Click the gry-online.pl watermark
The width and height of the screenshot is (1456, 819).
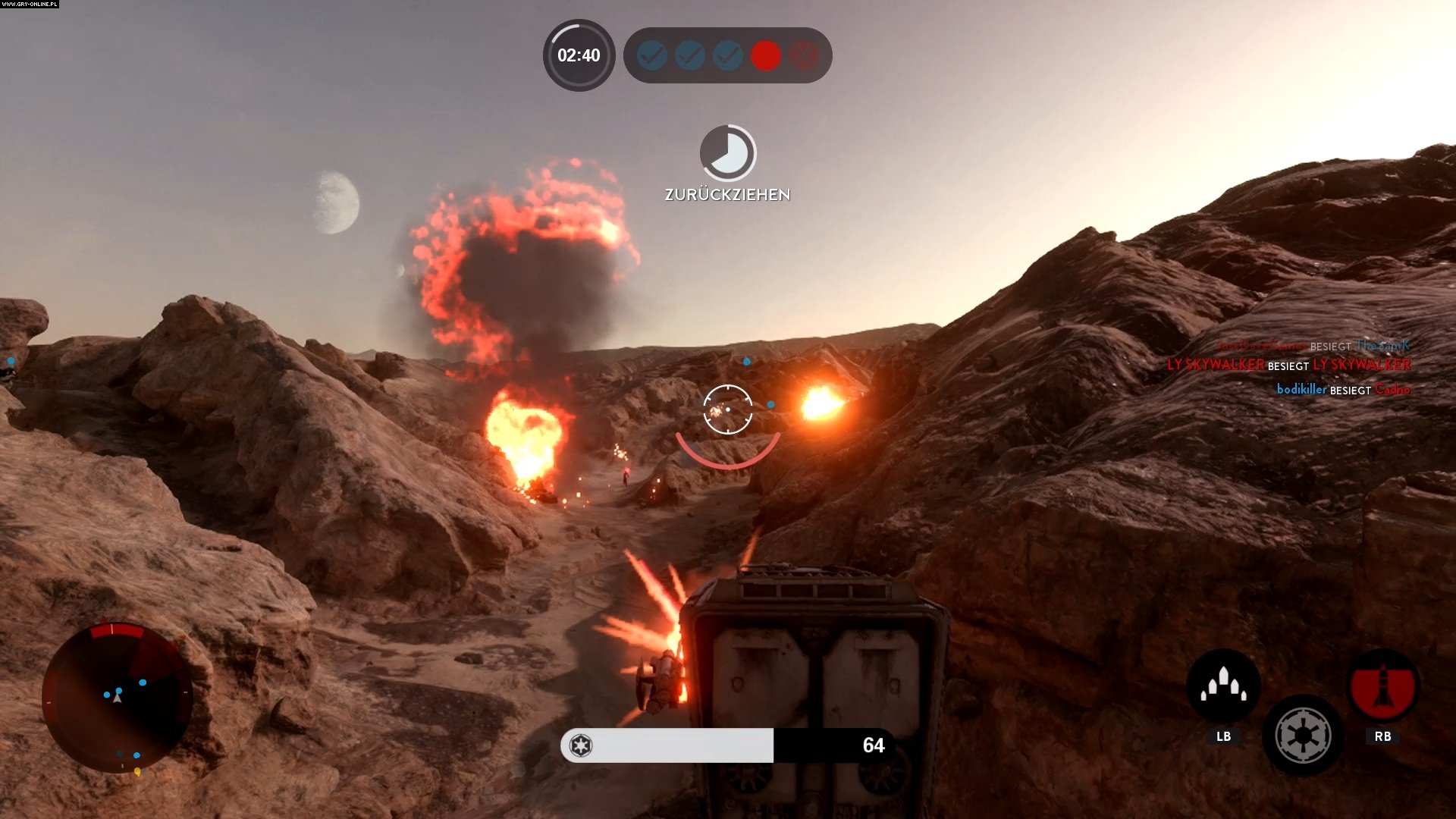(30, 5)
